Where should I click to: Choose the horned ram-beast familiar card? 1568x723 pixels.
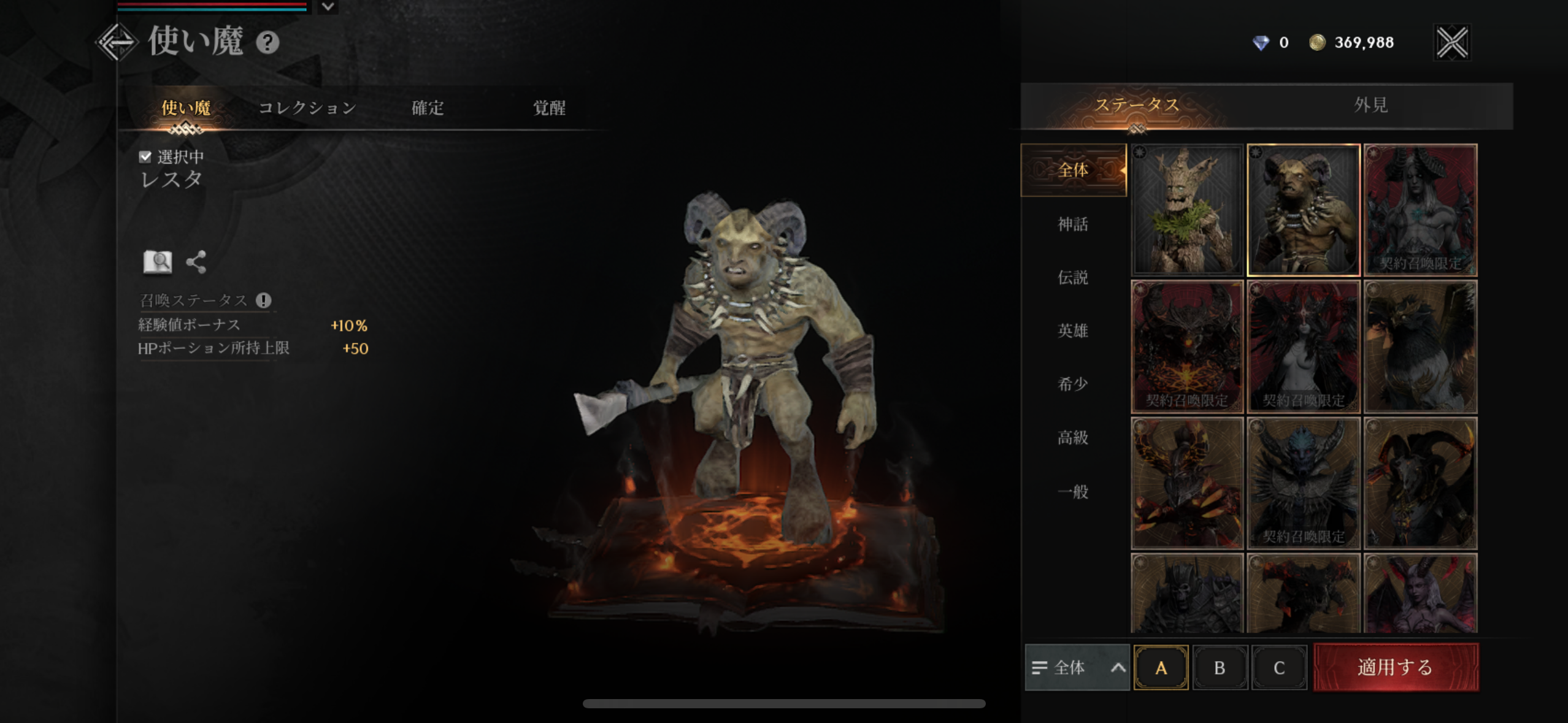click(x=1304, y=210)
